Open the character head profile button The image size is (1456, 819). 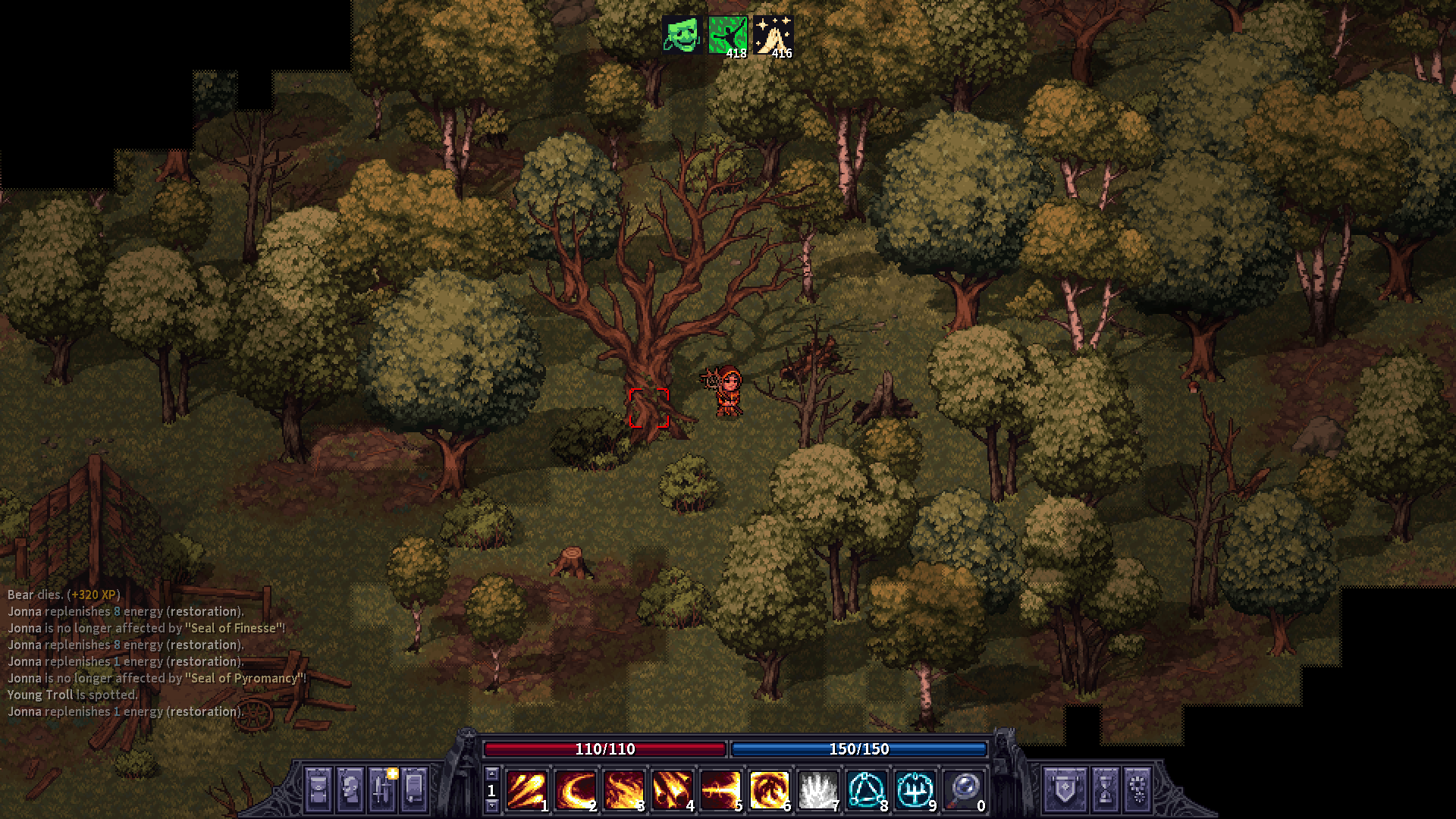pos(350,789)
